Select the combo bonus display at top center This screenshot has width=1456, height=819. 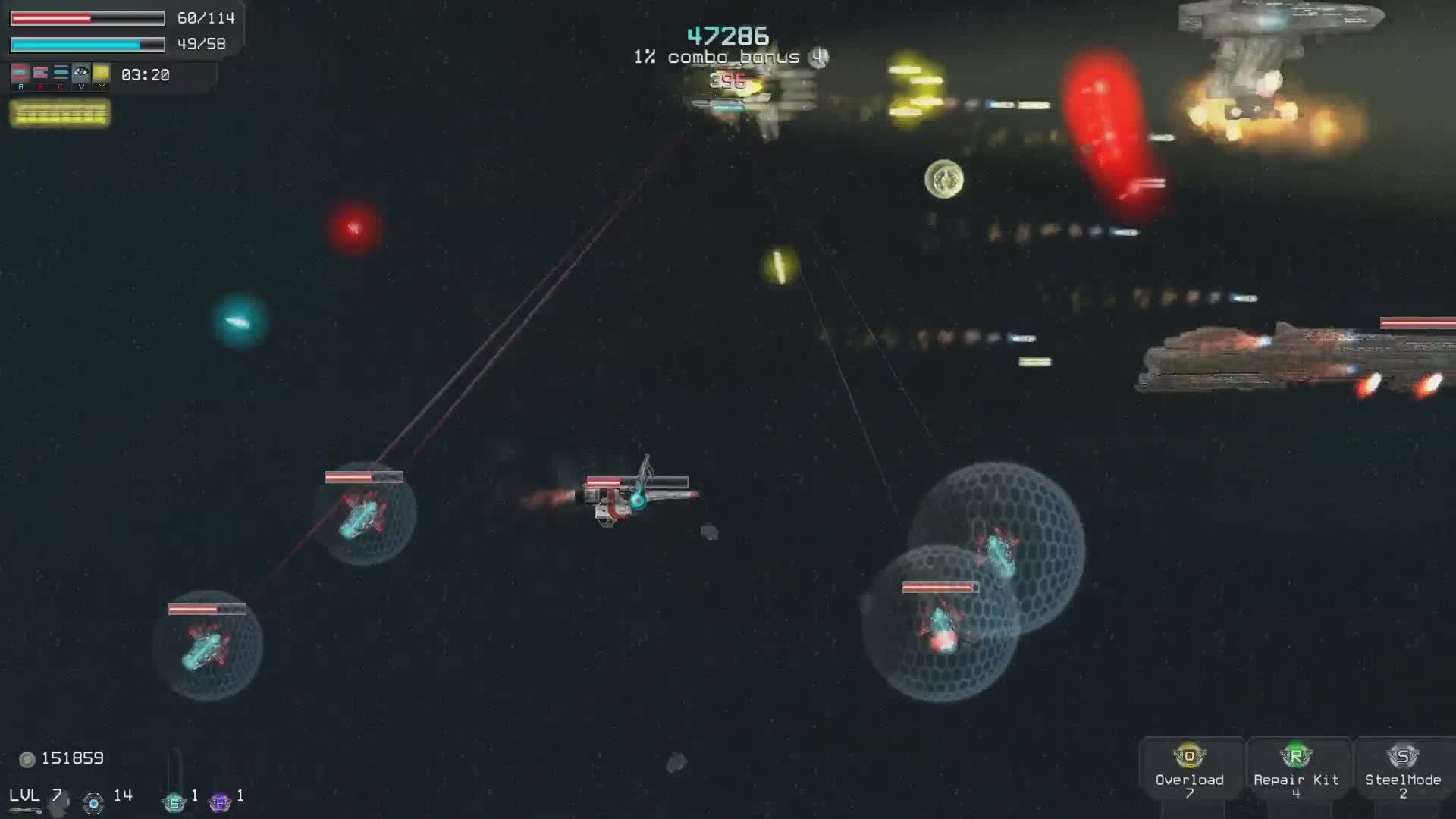tap(715, 56)
